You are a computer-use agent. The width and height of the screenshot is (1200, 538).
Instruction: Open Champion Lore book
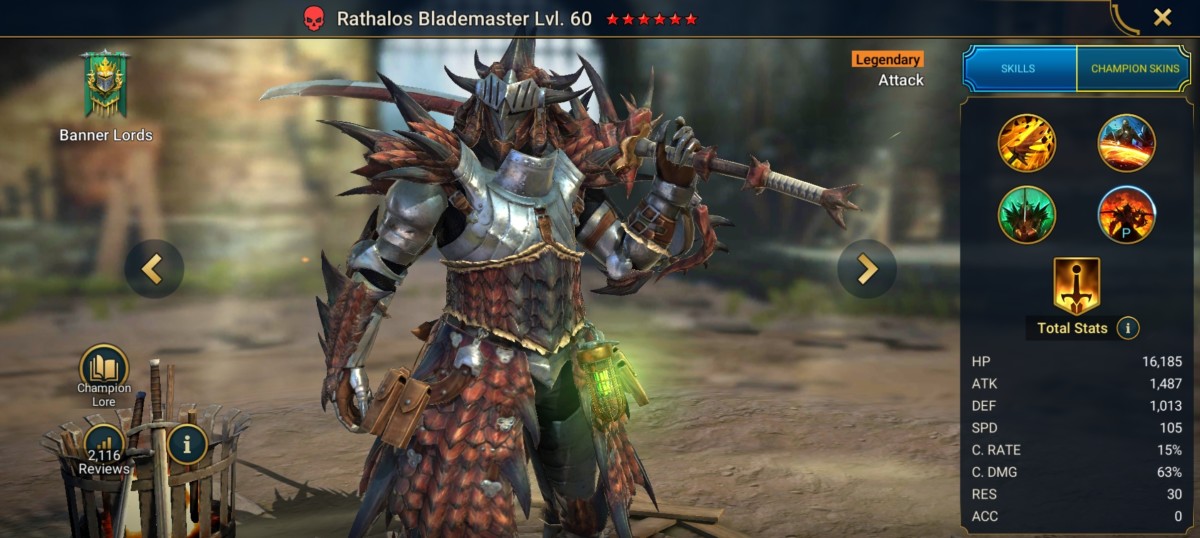pyautogui.click(x=104, y=369)
